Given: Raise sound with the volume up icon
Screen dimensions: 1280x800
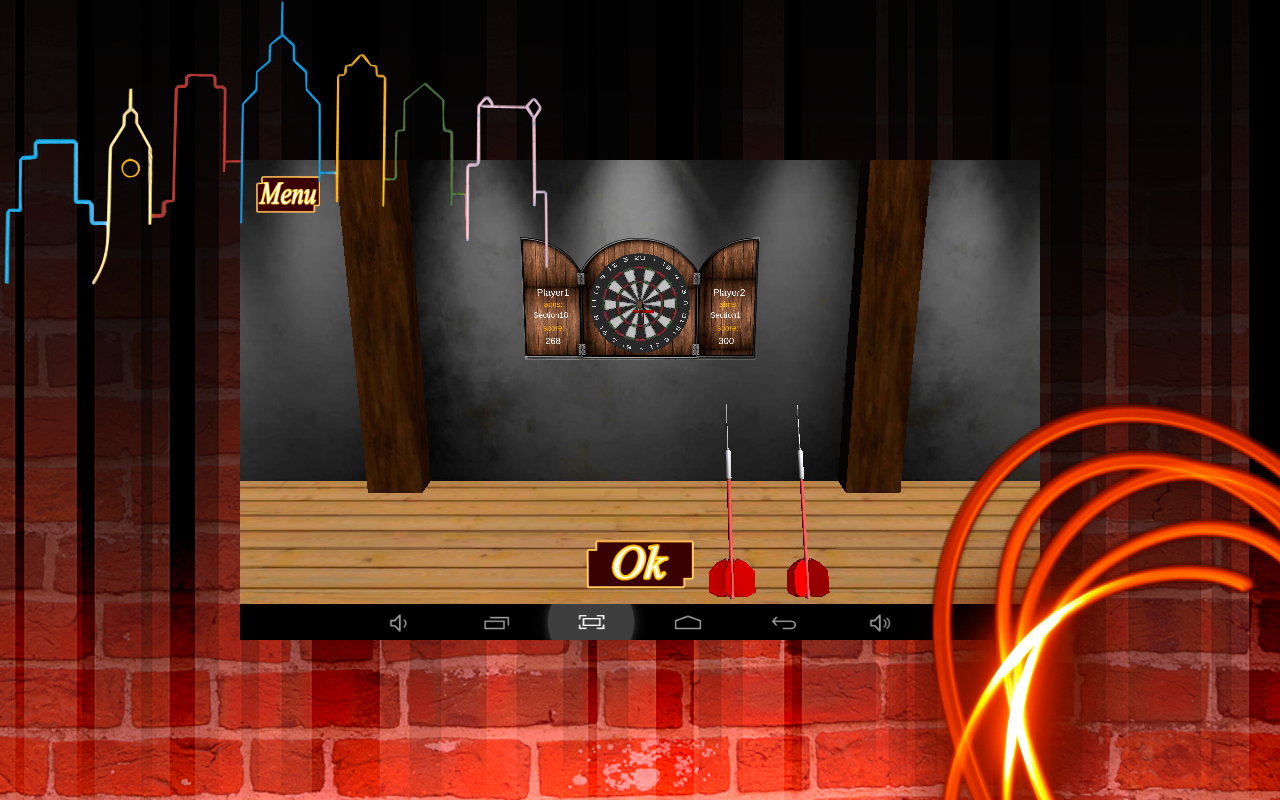Looking at the screenshot, I should coord(880,622).
